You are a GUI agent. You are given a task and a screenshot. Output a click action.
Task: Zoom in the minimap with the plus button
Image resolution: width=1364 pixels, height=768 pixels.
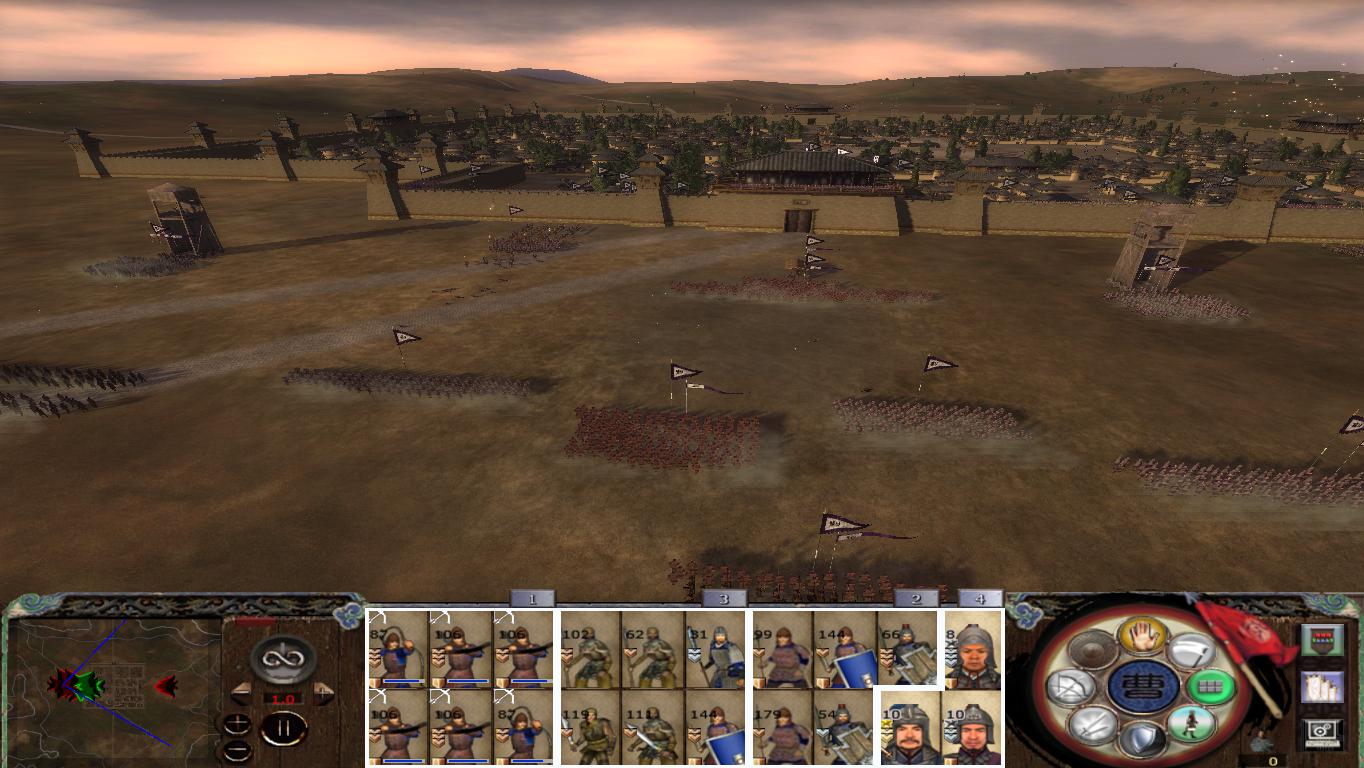tap(236, 724)
